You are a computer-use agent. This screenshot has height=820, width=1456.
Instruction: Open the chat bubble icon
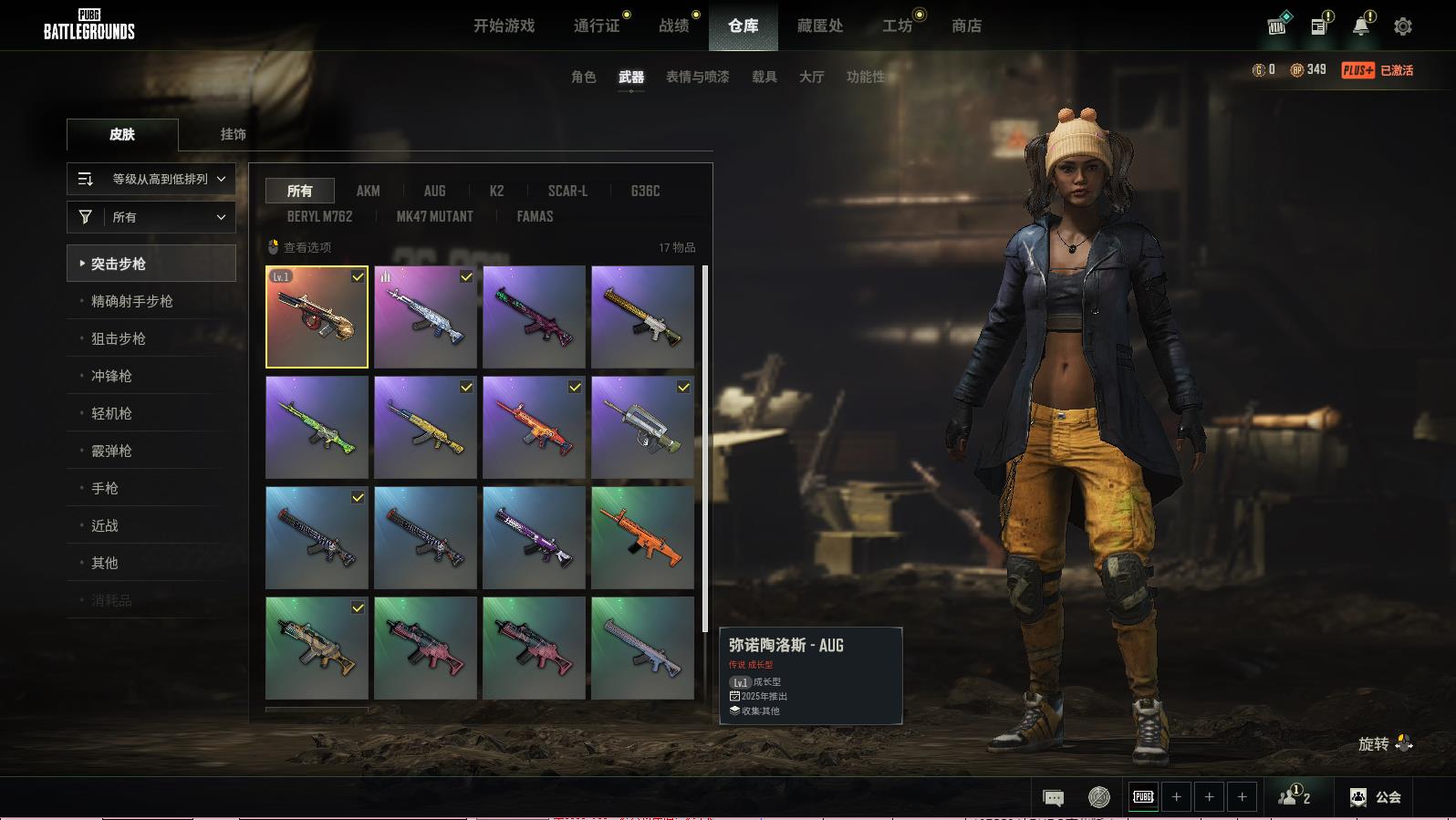point(1053,798)
